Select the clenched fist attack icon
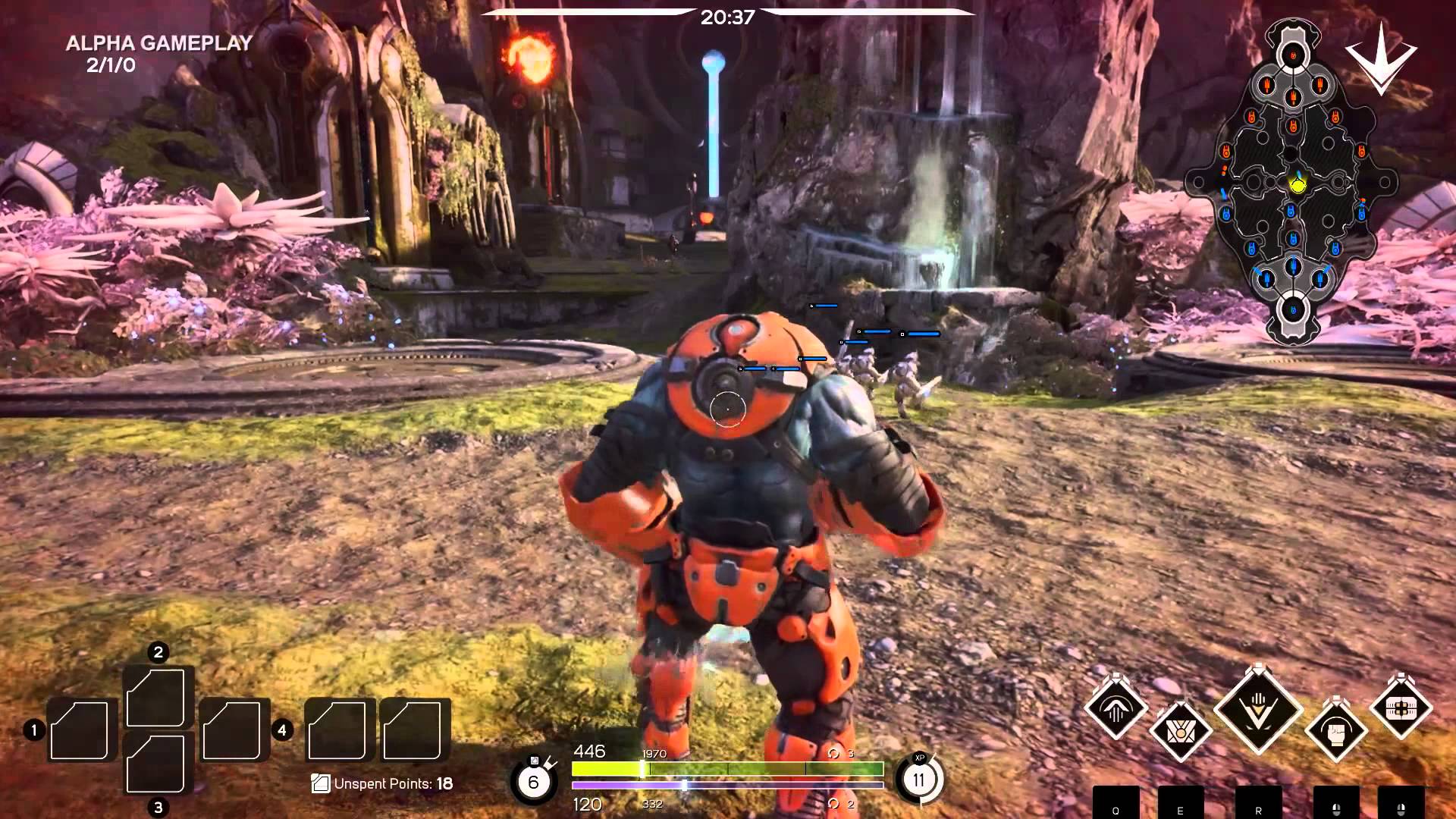The width and height of the screenshot is (1456, 819). click(1336, 731)
